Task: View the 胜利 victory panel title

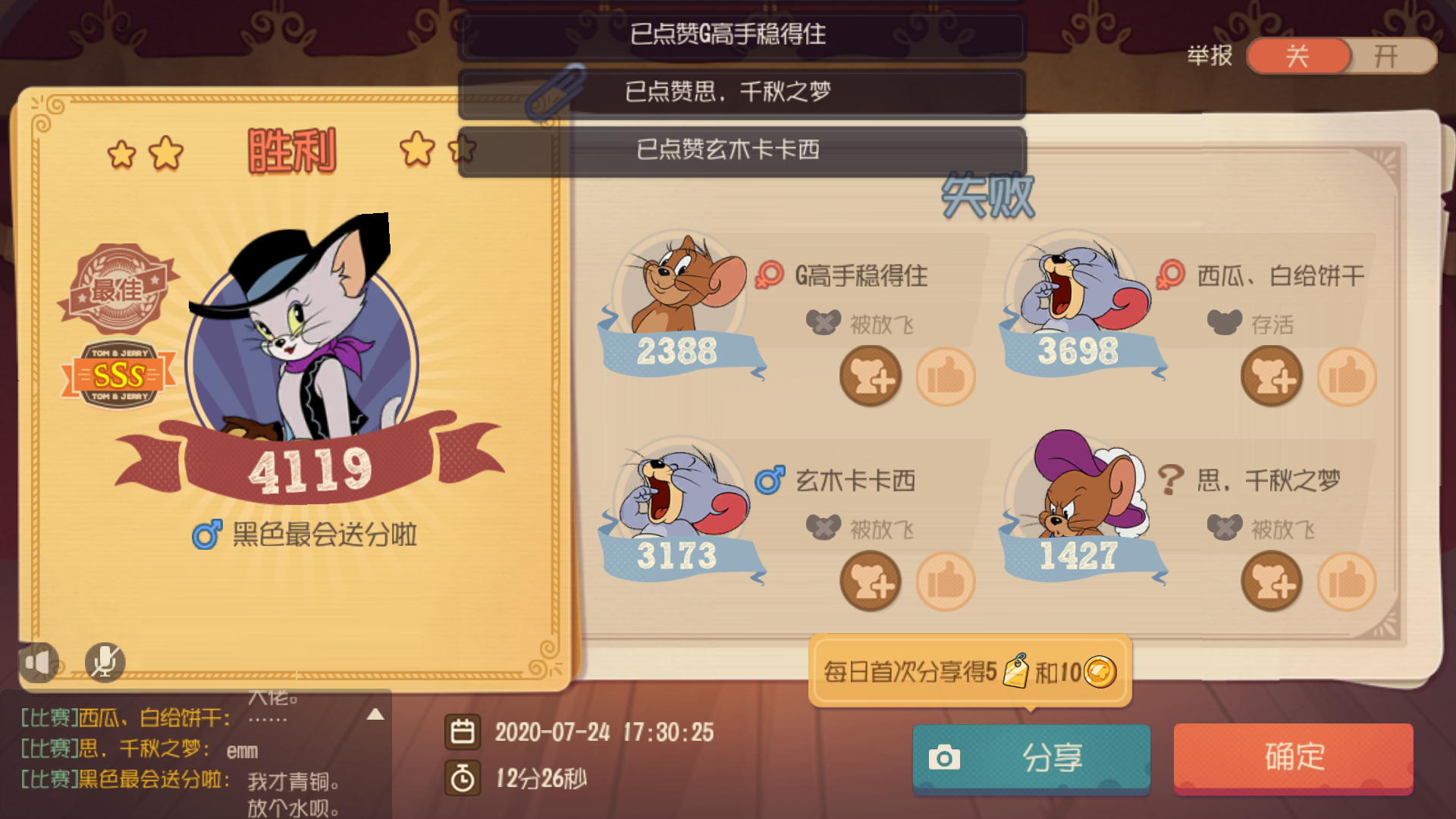Action: tap(290, 150)
